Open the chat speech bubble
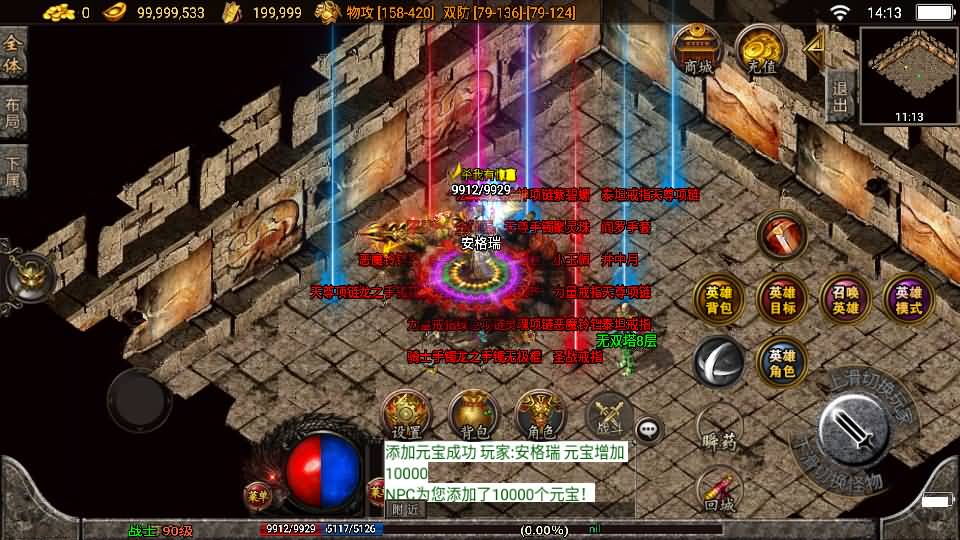960x540 pixels. click(650, 430)
